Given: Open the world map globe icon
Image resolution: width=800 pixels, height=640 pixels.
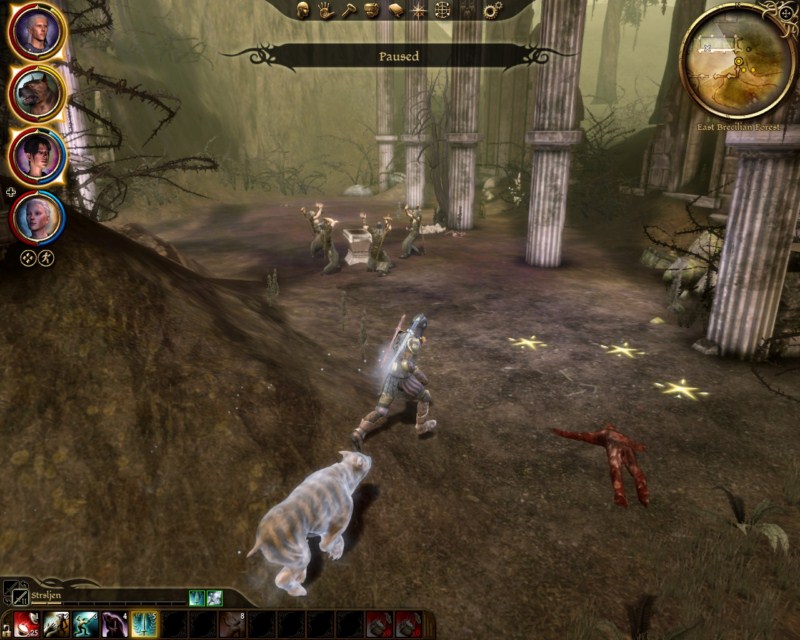Looking at the screenshot, I should [x=442, y=10].
